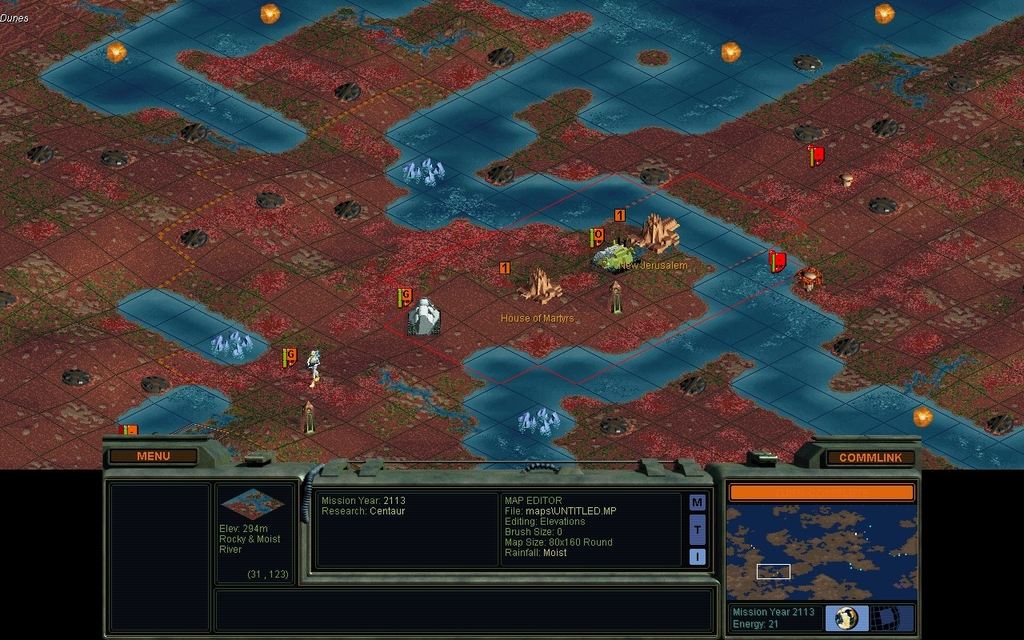The width and height of the screenshot is (1024, 640).
Task: Select the planet globe view icon
Action: pos(847,617)
